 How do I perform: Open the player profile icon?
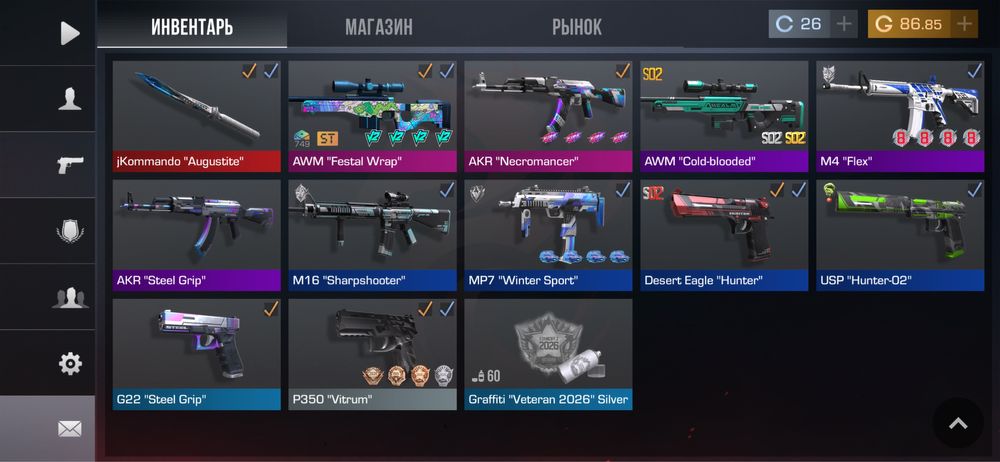click(x=69, y=98)
